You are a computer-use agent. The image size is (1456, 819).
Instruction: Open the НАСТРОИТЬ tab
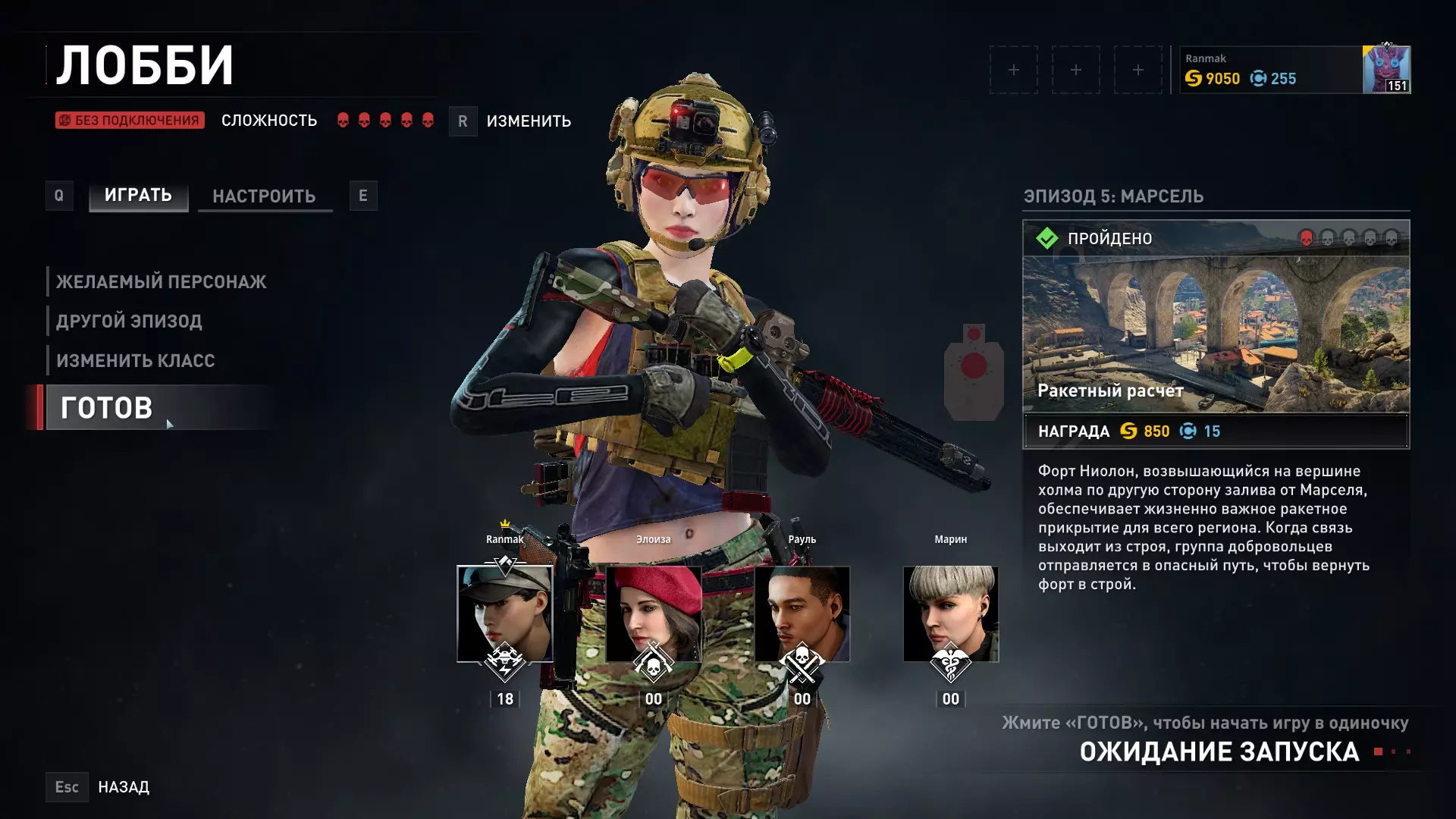(264, 196)
